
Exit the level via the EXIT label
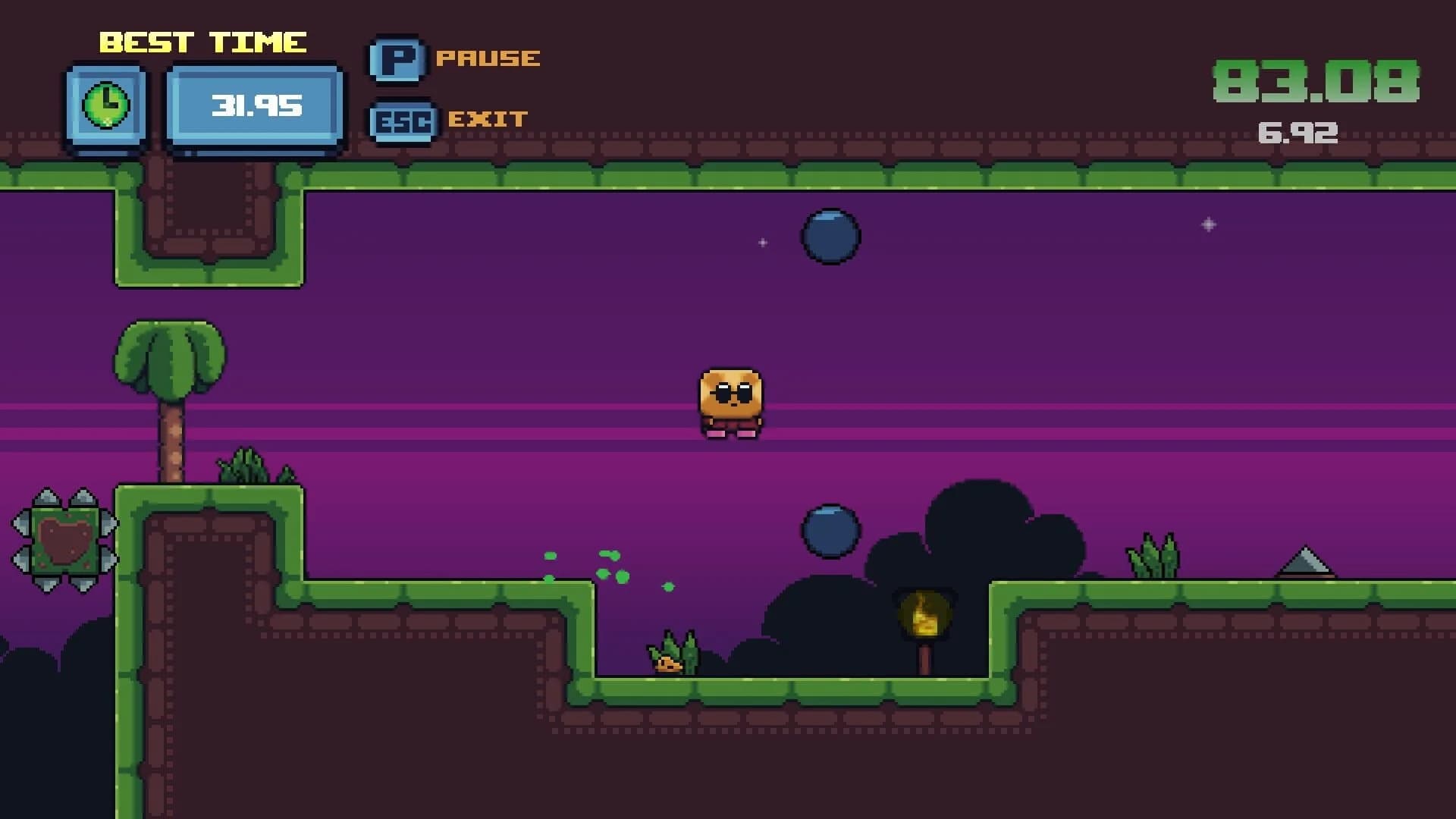488,119
